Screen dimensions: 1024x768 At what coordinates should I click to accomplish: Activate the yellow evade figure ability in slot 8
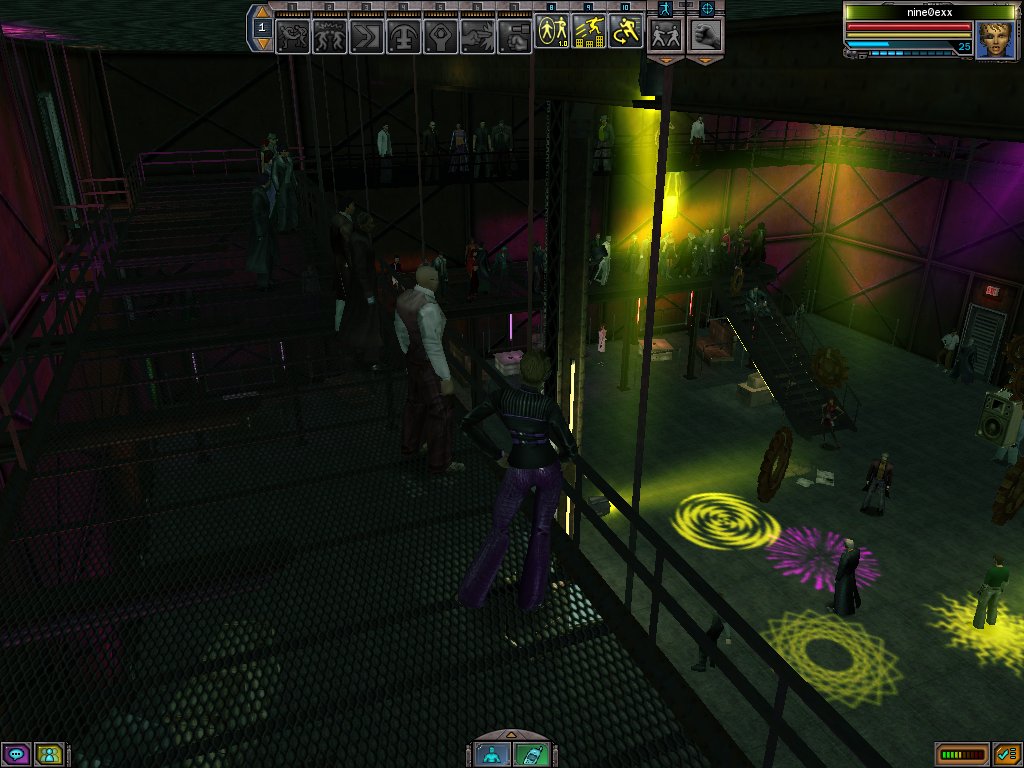(551, 33)
